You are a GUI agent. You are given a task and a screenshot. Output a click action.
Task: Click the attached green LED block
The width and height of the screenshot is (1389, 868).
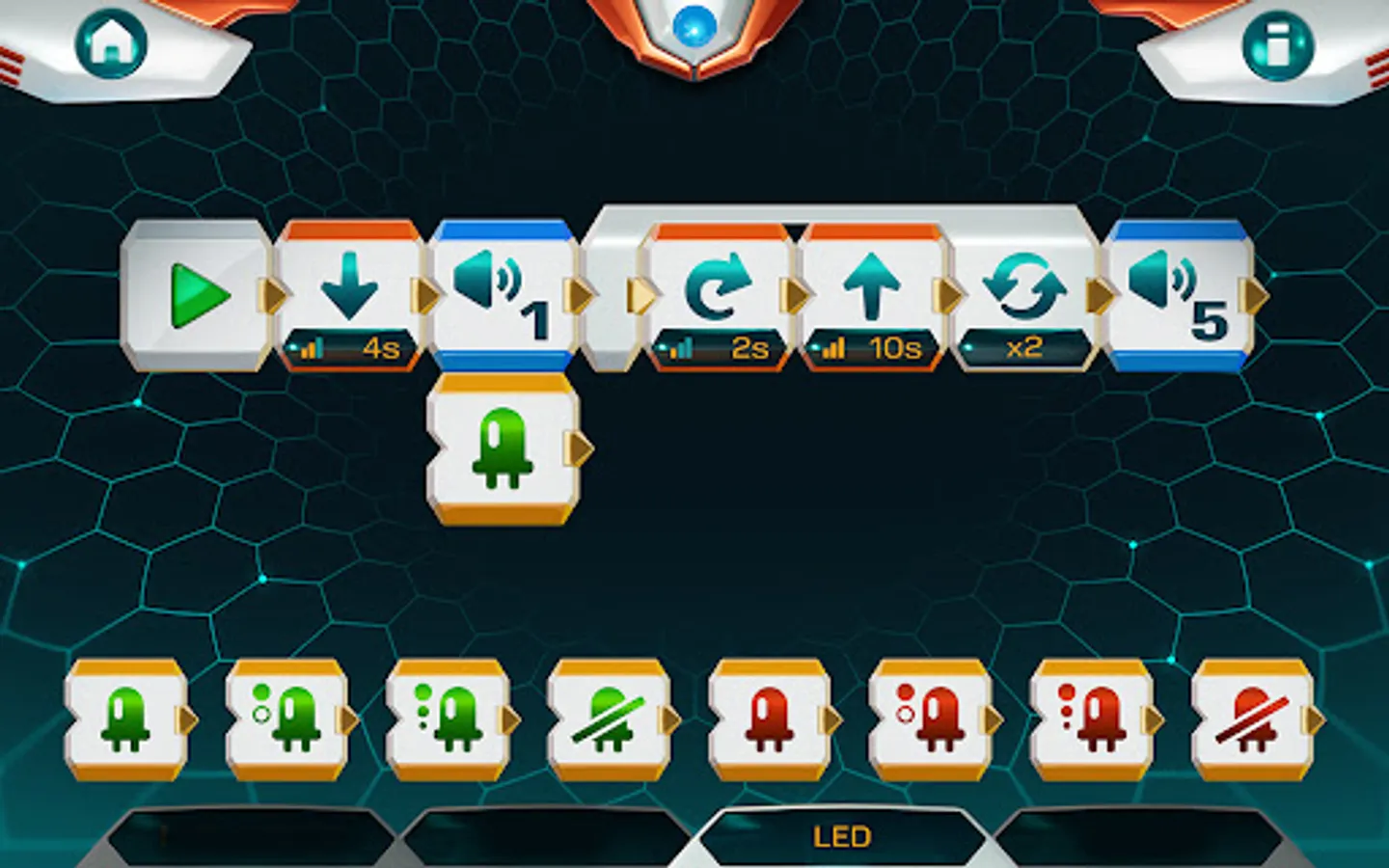502,448
